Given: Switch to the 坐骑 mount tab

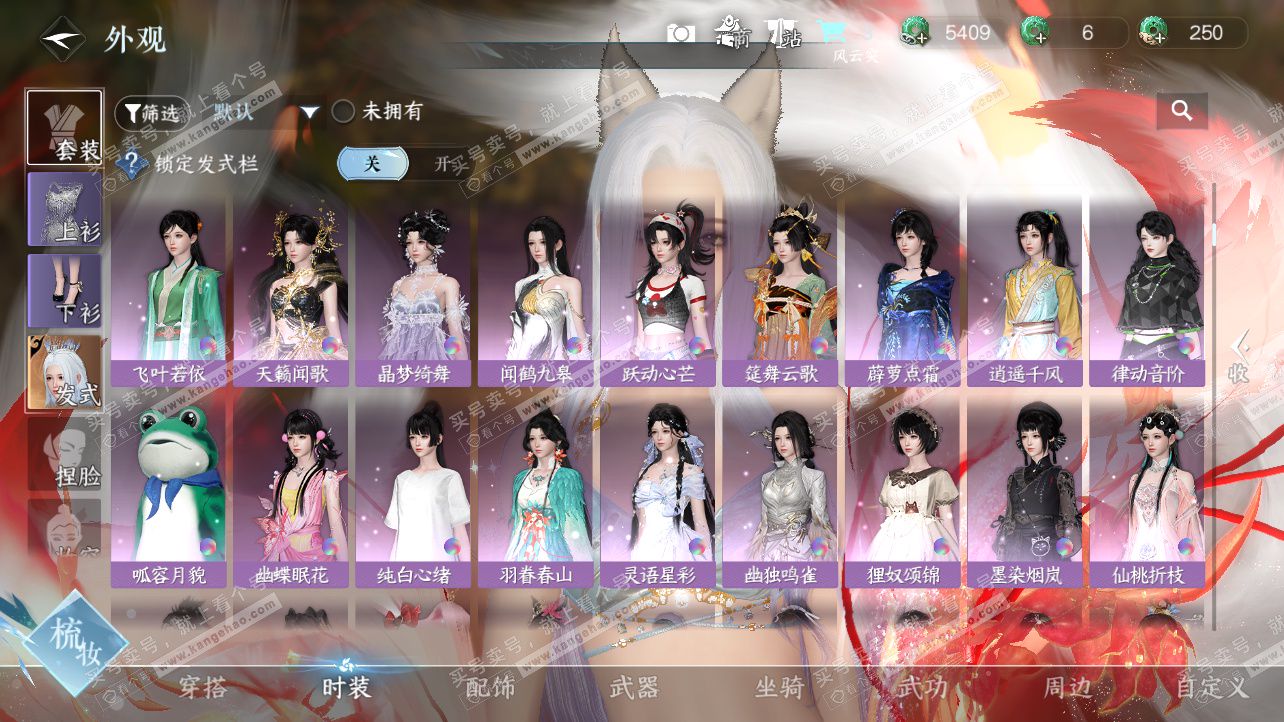Looking at the screenshot, I should click(x=779, y=688).
